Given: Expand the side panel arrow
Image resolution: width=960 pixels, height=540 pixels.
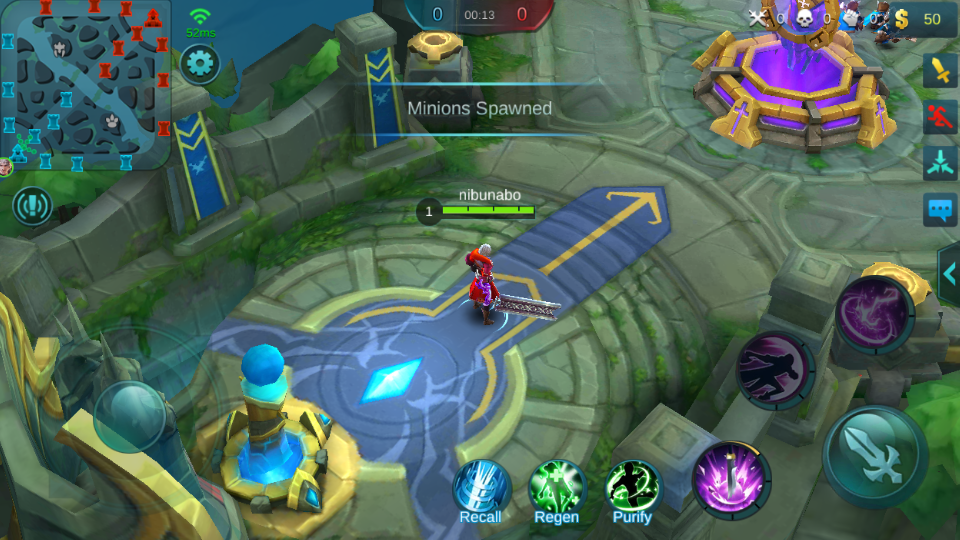Looking at the screenshot, I should (949, 273).
